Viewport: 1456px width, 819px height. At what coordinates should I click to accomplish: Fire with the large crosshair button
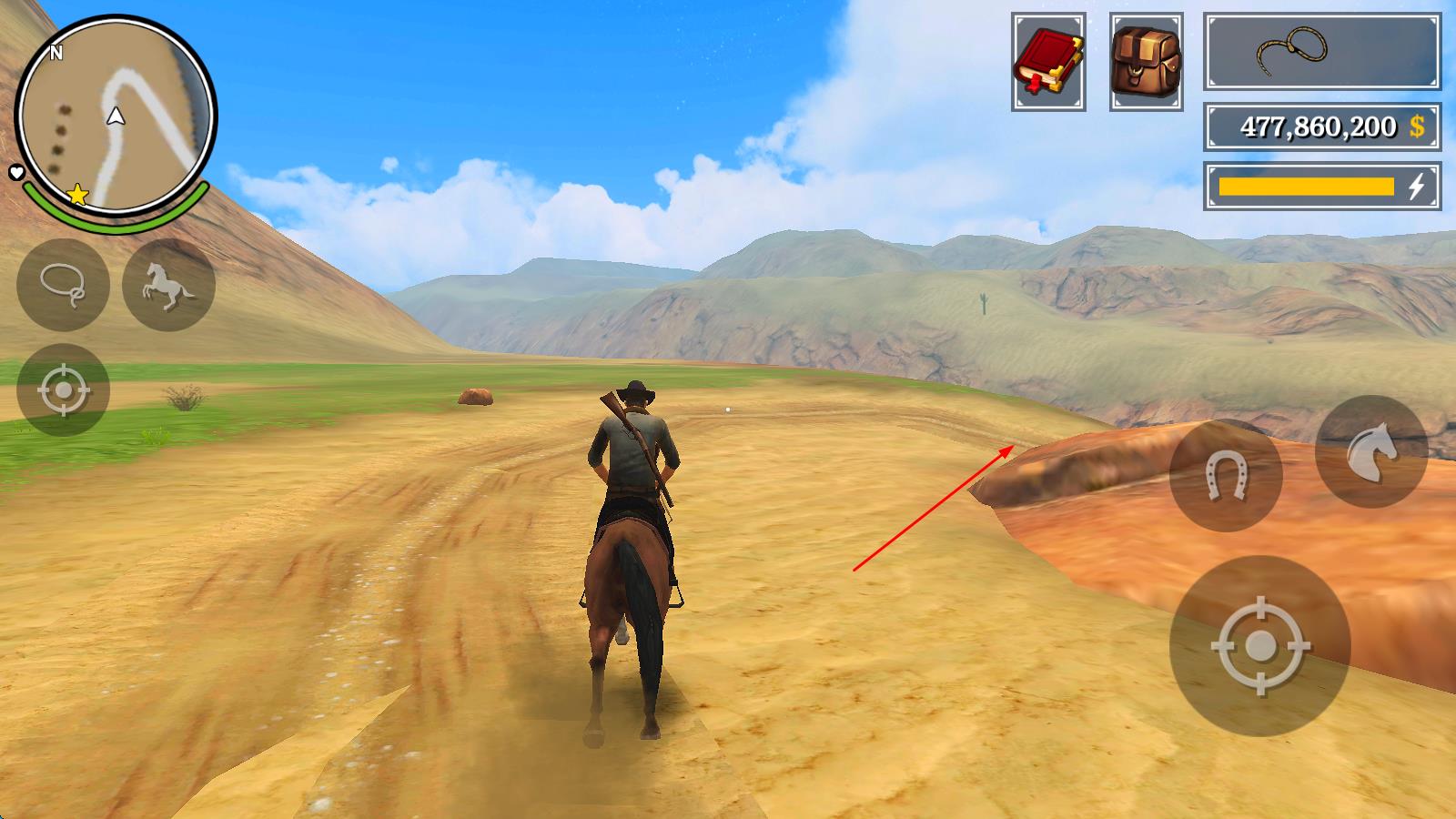pyautogui.click(x=1259, y=646)
